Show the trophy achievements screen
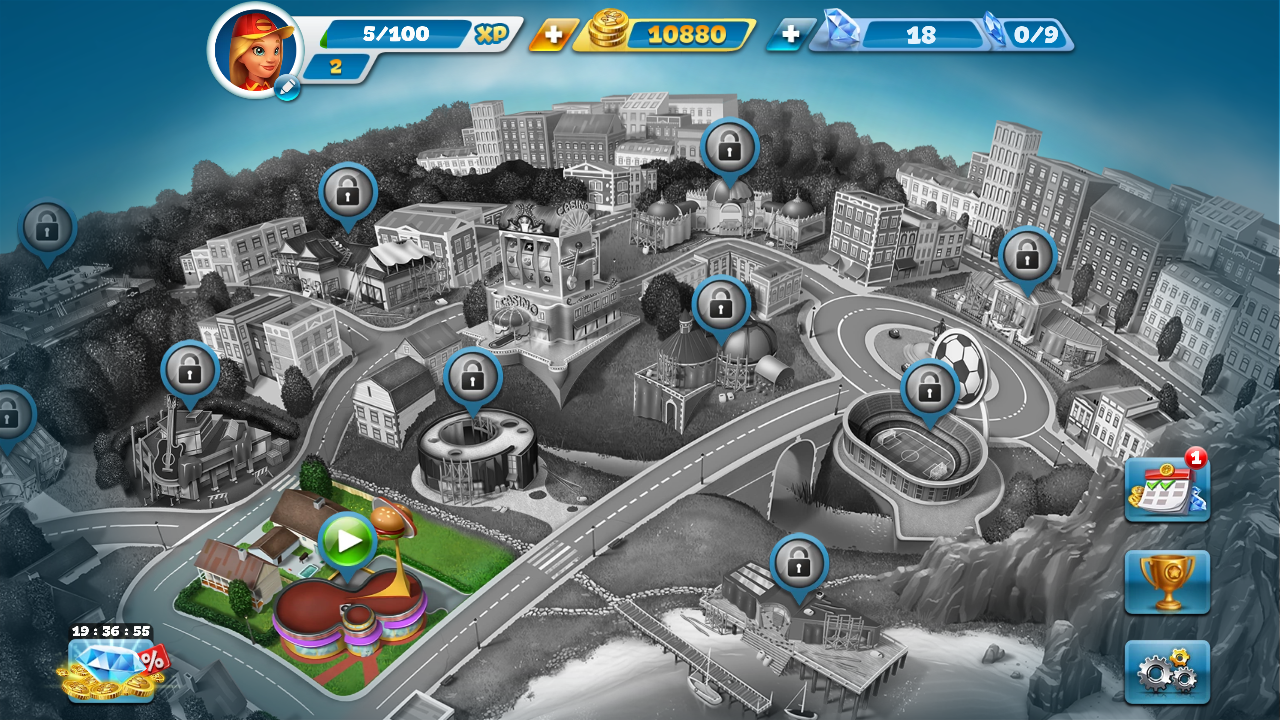This screenshot has width=1280, height=720. click(1166, 581)
